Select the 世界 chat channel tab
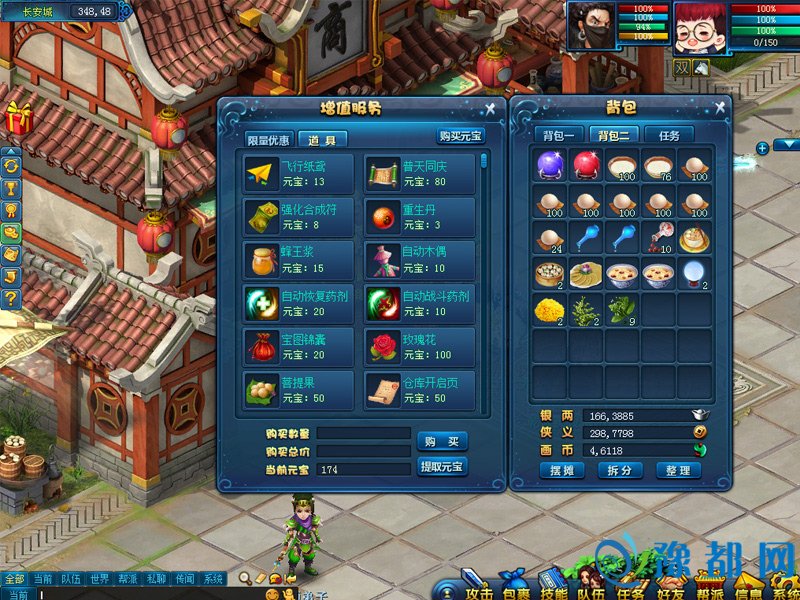800x600 pixels. [x=98, y=579]
